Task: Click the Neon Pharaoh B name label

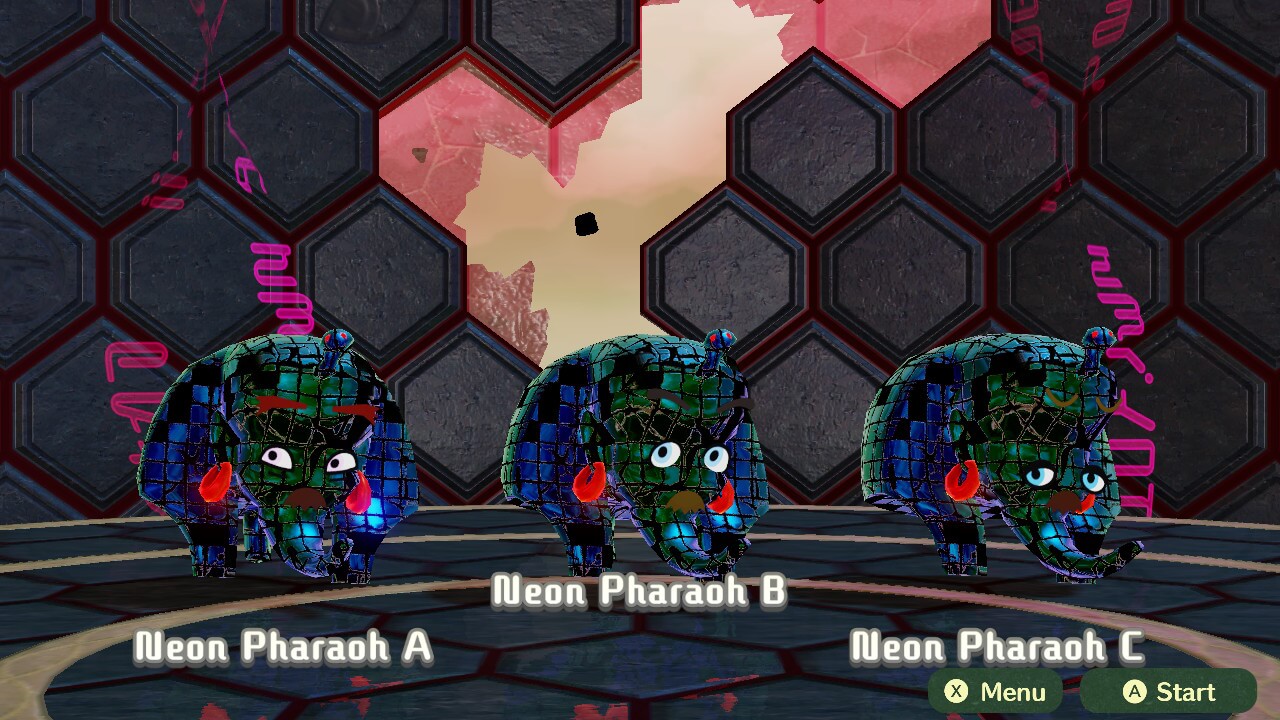Action: point(640,592)
